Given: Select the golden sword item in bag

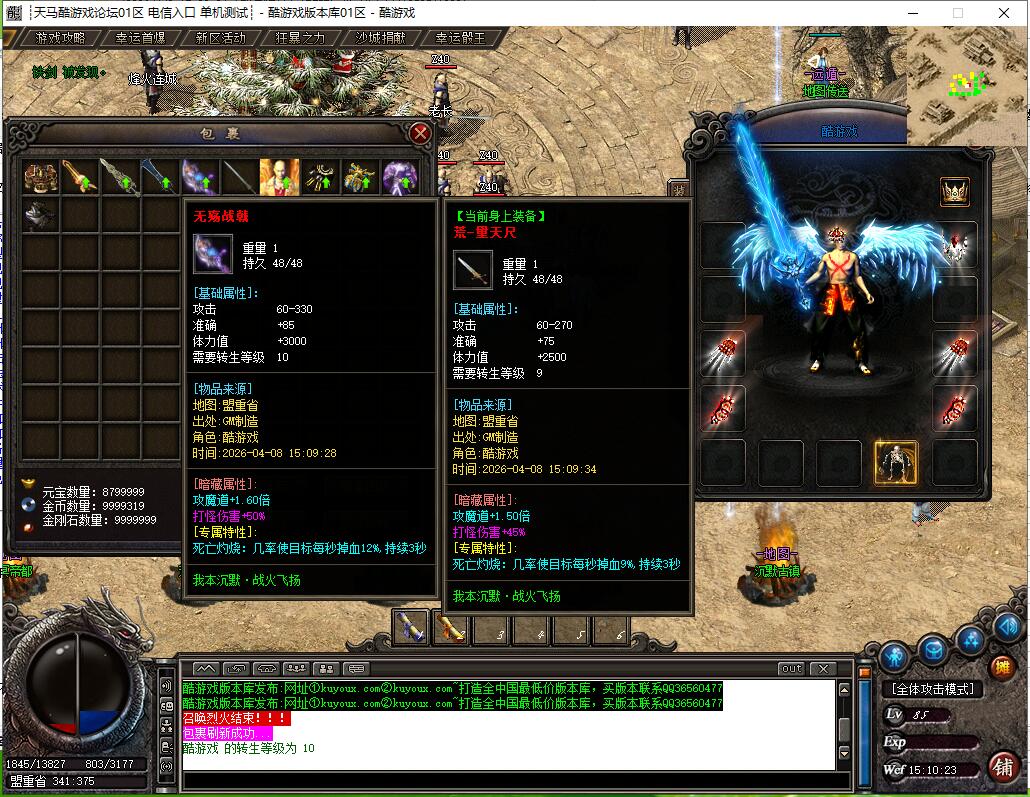Looking at the screenshot, I should [80, 177].
